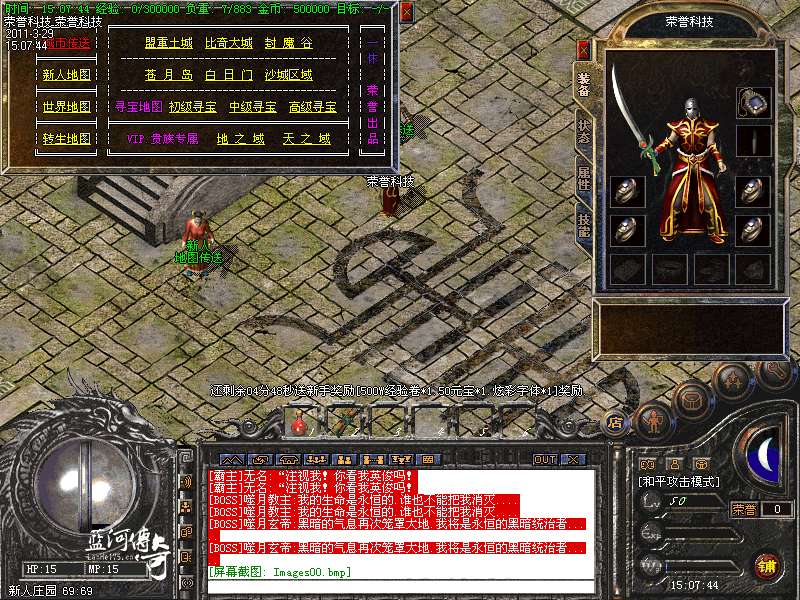The width and height of the screenshot is (800, 600).
Task: Click the OUT button above chat
Action: tap(544, 460)
